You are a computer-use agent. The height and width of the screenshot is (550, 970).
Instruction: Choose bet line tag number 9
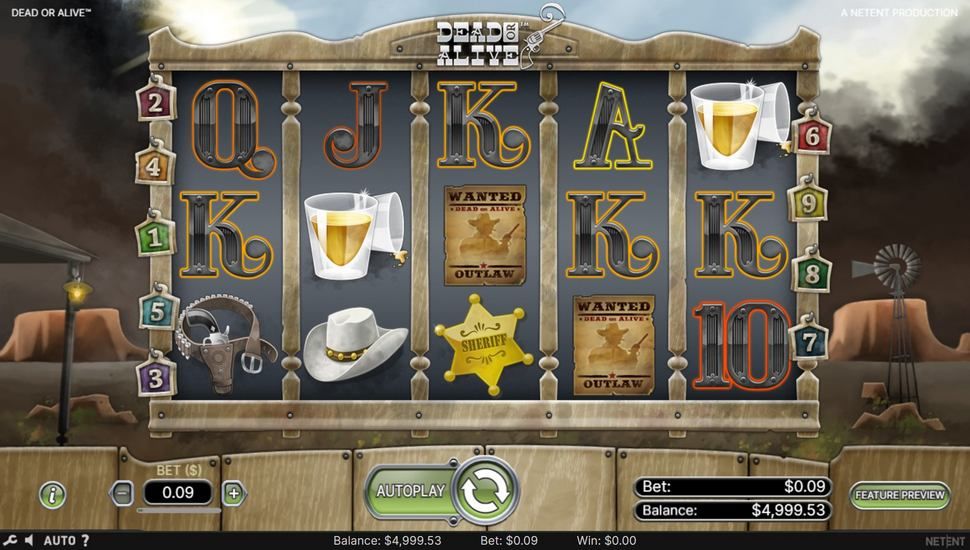pos(811,204)
